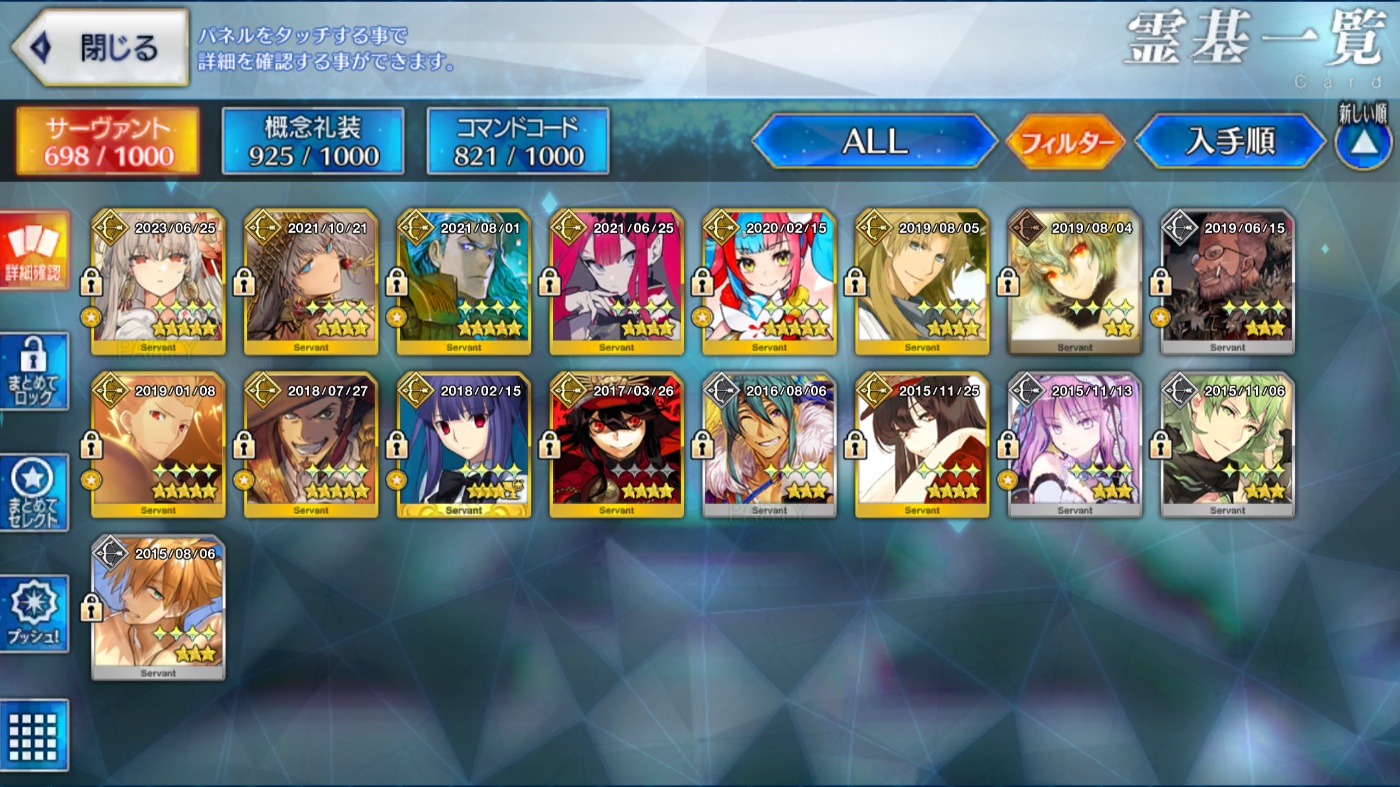Change the grid layout view
The image size is (1400, 787).
click(x=35, y=735)
